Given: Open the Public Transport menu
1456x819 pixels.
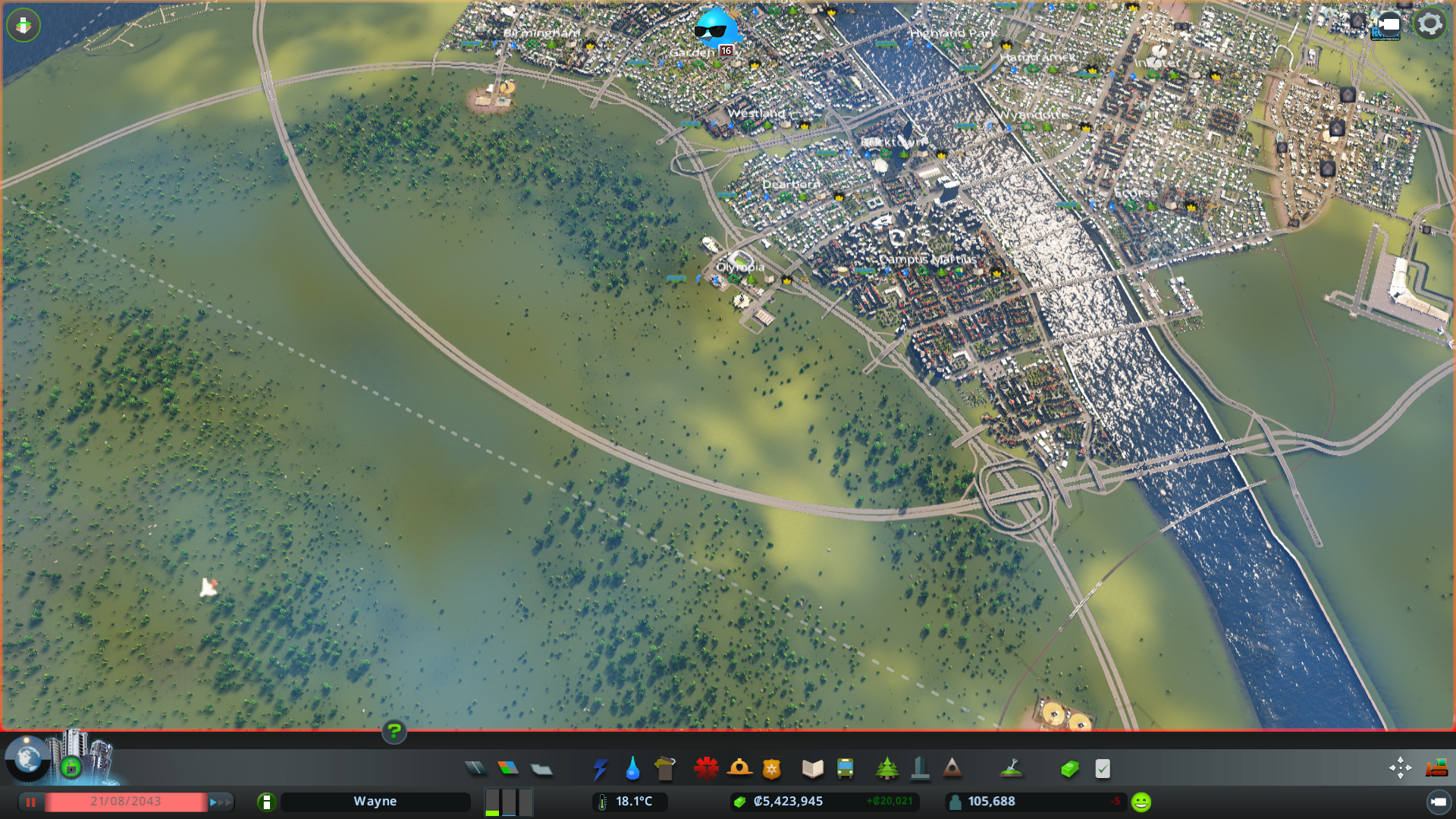Looking at the screenshot, I should (844, 768).
